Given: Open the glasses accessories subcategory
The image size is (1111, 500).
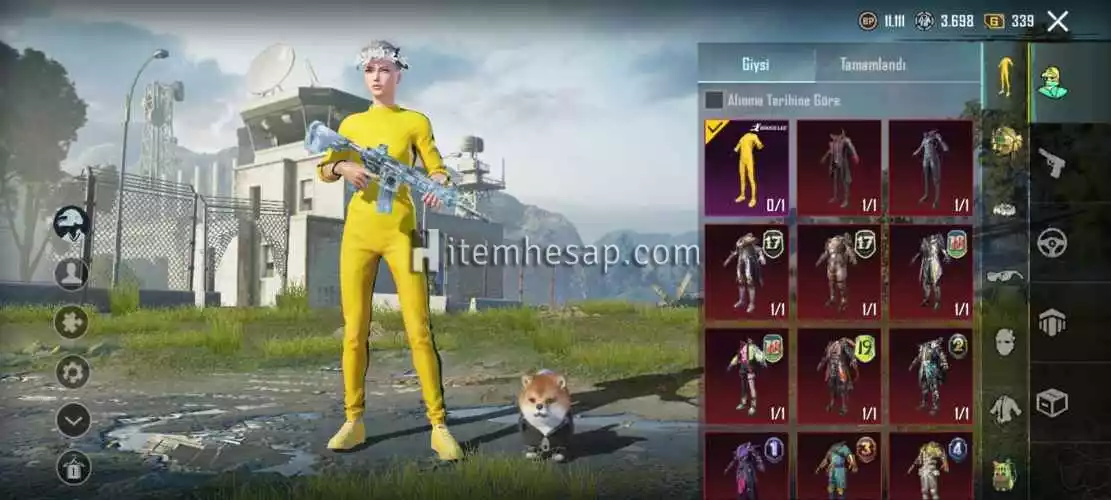Looking at the screenshot, I should pos(1005,276).
